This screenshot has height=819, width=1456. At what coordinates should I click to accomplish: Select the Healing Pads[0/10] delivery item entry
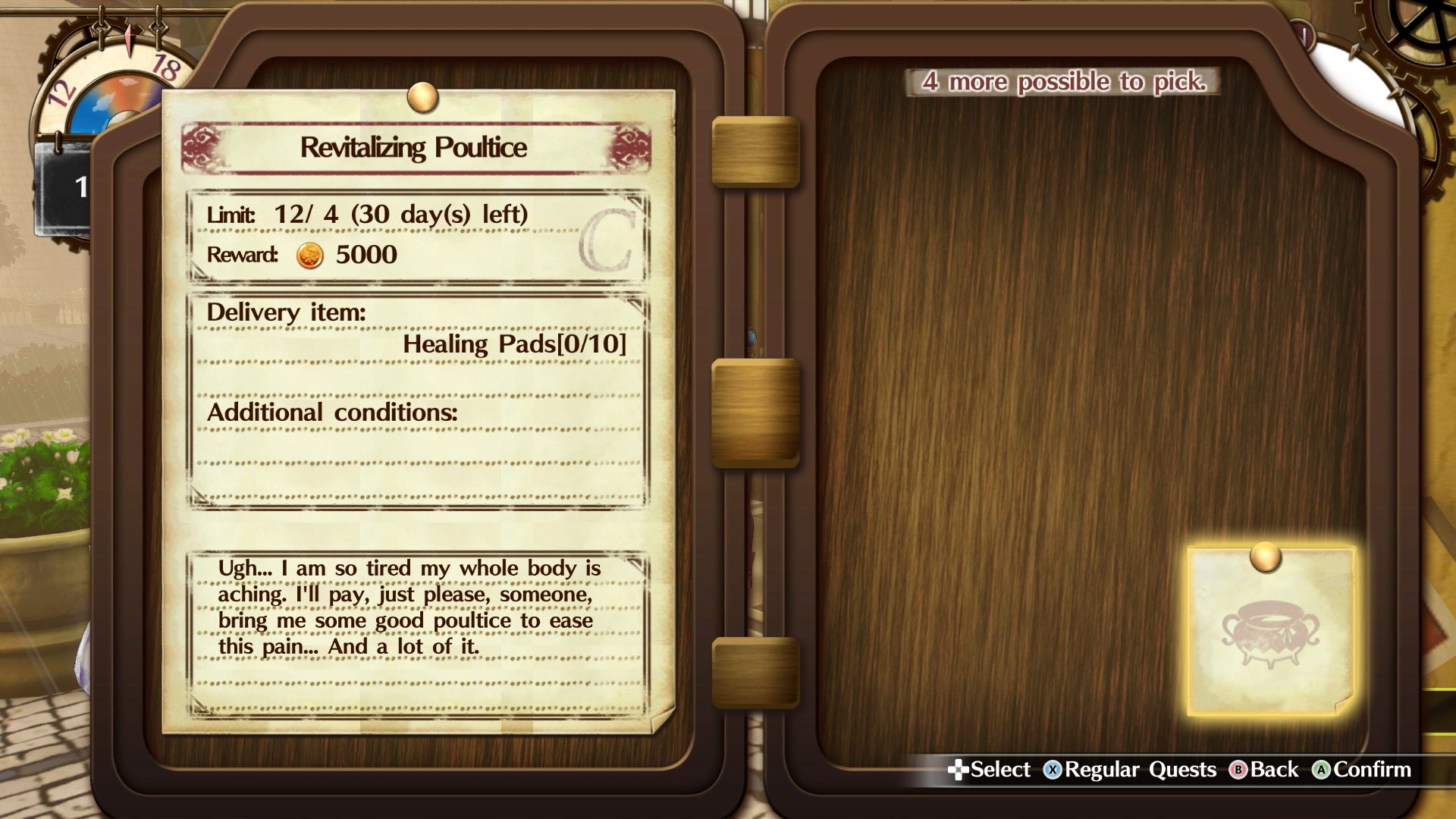(x=514, y=344)
